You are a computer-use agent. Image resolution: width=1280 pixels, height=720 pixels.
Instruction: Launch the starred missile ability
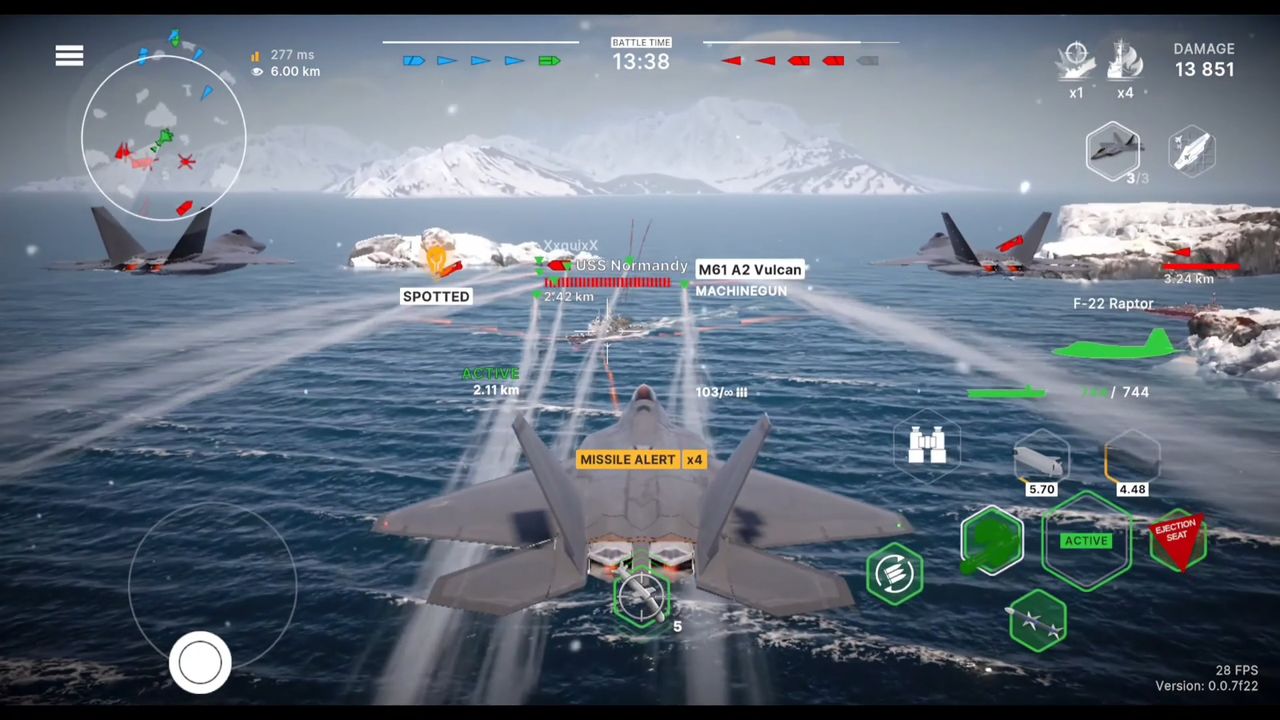(1038, 621)
